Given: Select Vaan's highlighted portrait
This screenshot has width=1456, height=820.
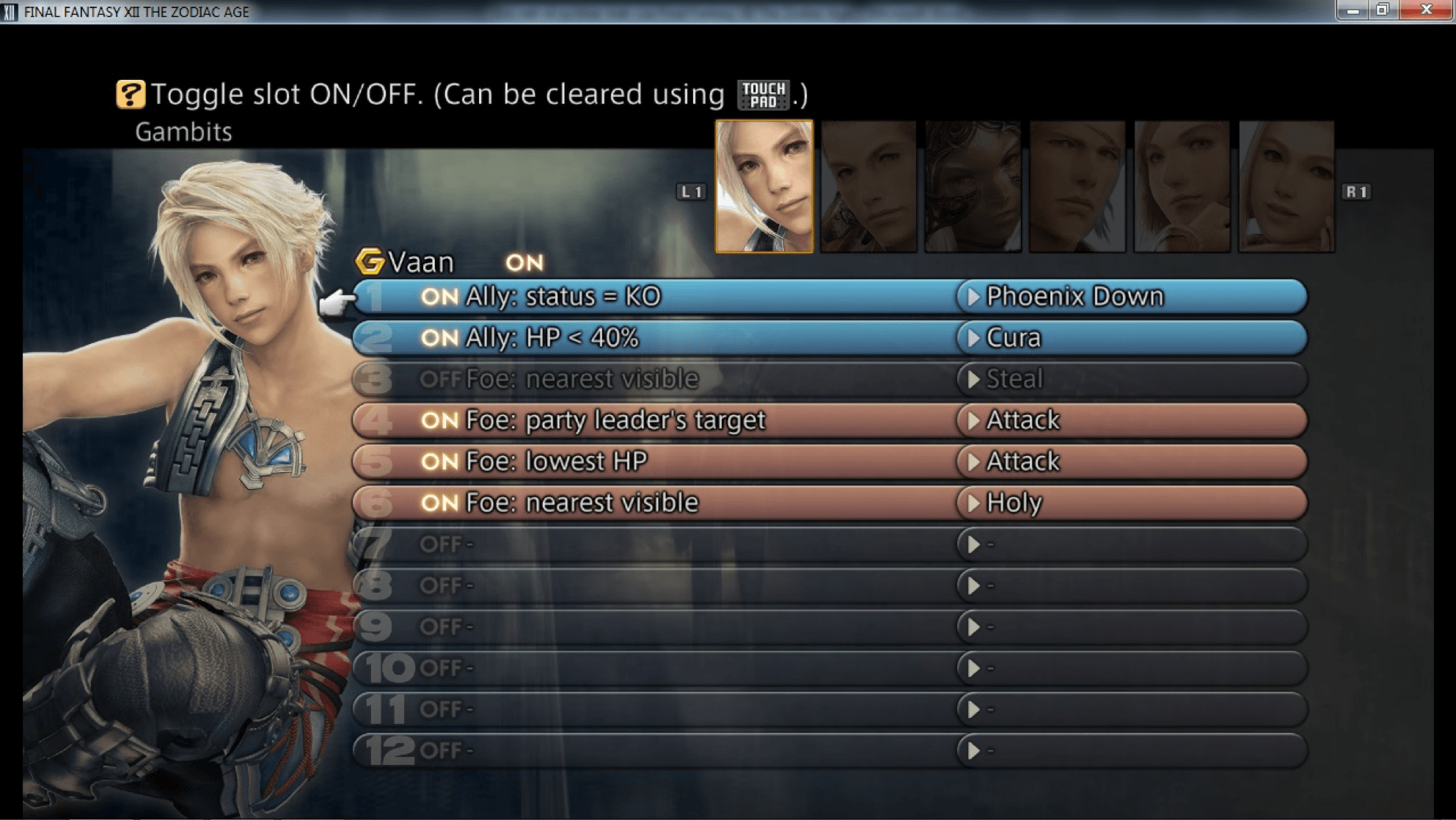Looking at the screenshot, I should 764,186.
